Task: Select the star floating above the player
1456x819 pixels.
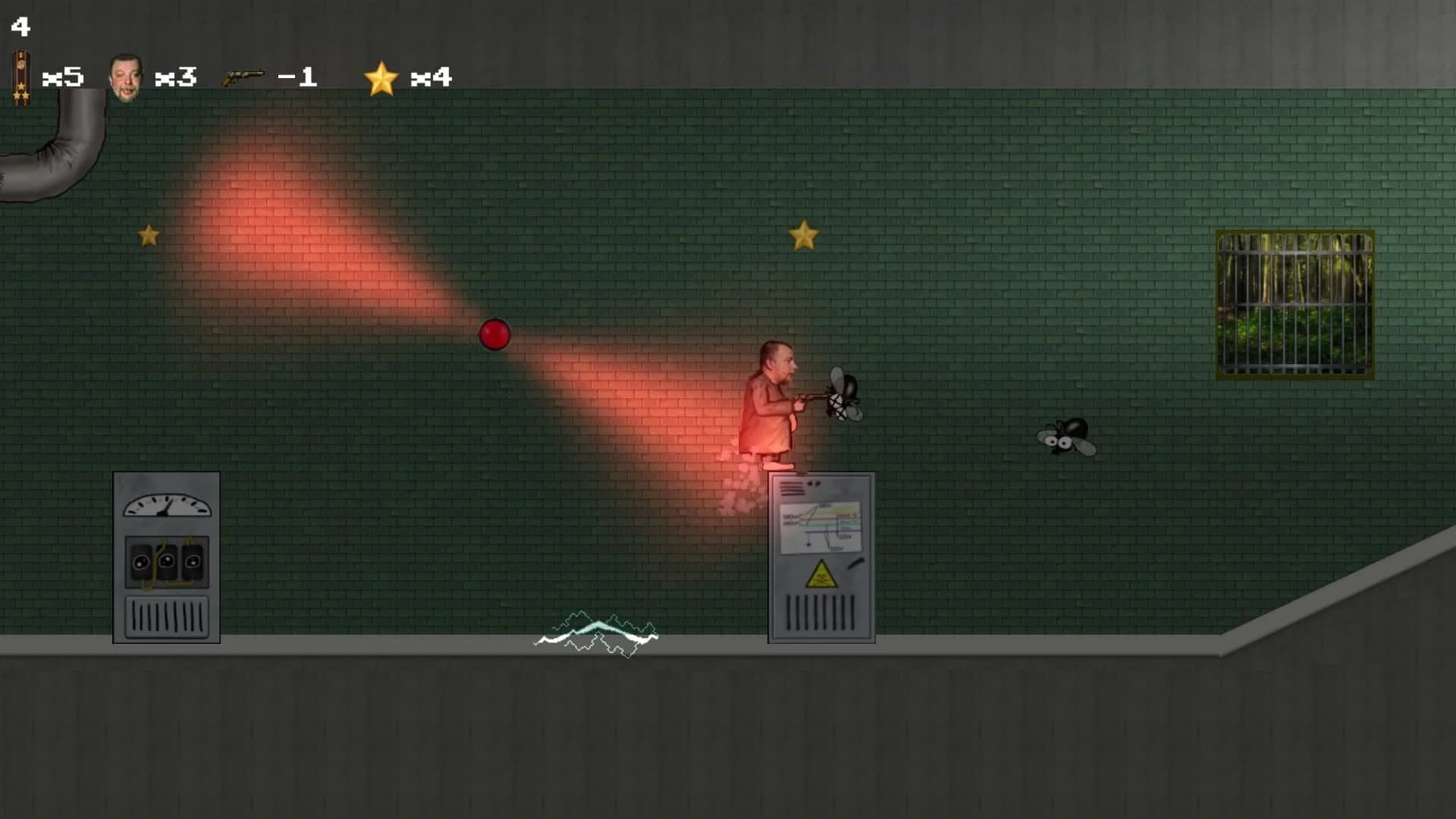Action: point(805,236)
